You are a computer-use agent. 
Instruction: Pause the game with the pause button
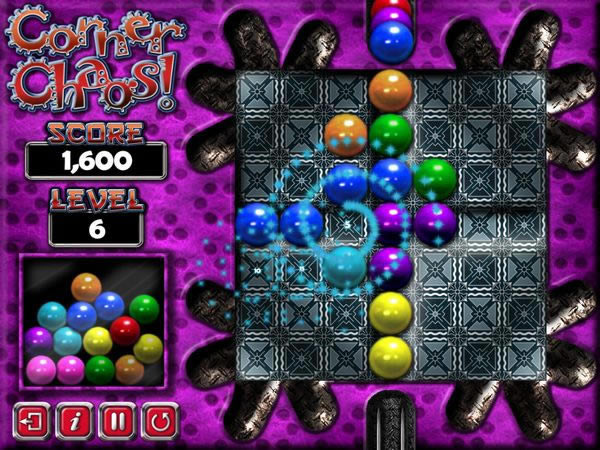[116, 420]
